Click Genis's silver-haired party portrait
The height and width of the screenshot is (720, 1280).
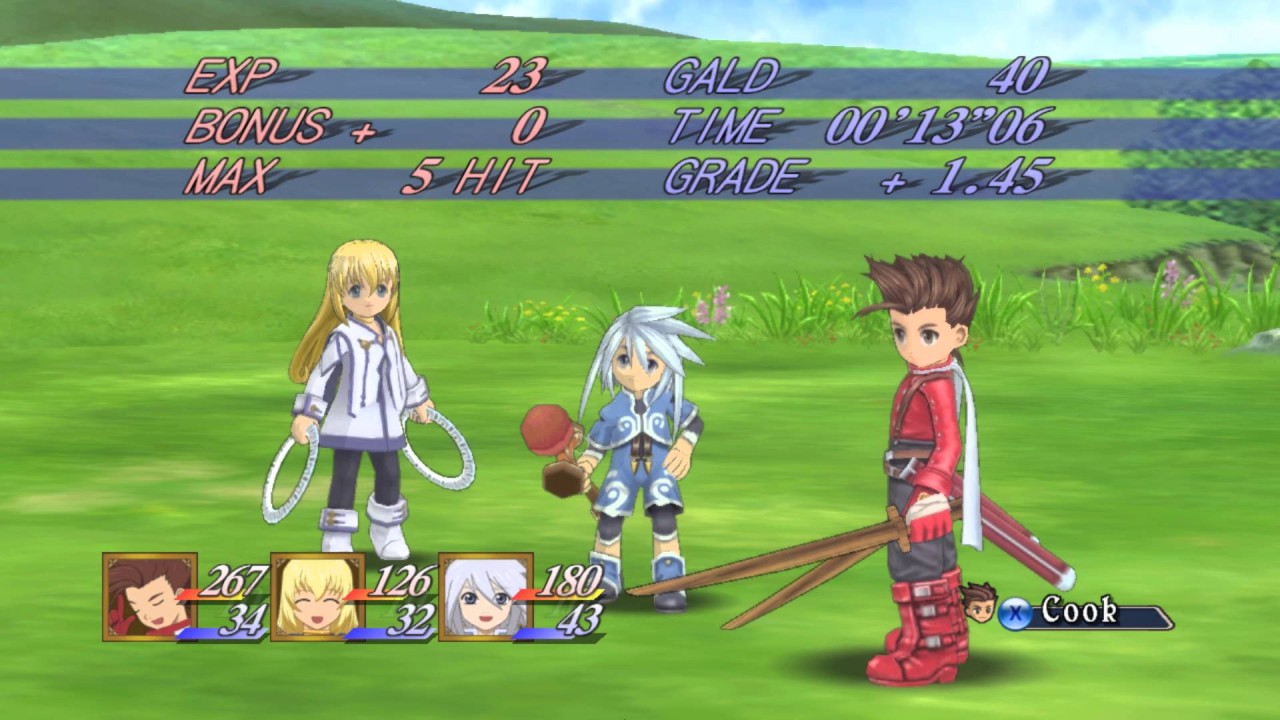485,596
